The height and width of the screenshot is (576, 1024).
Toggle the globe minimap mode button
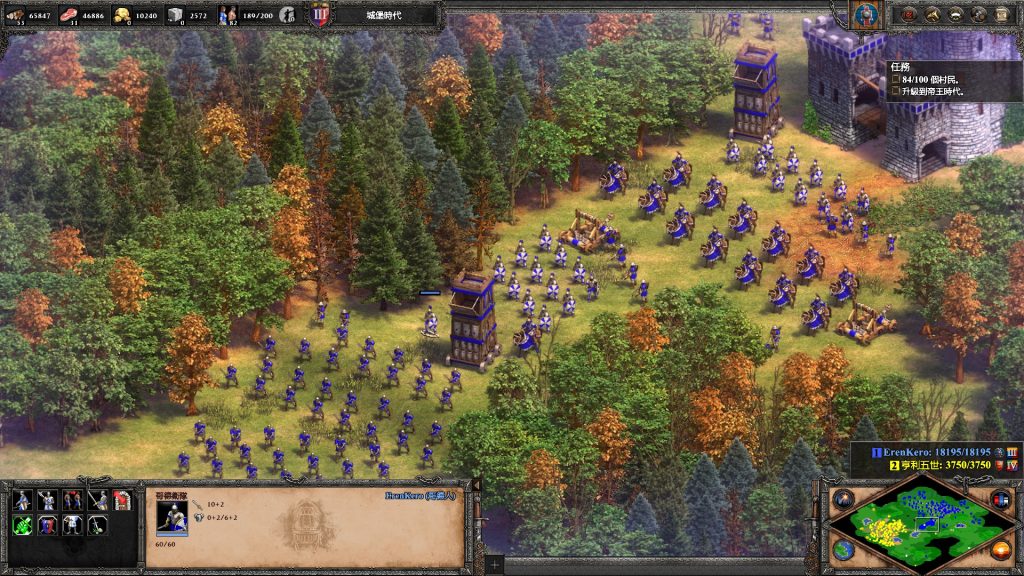click(x=843, y=549)
